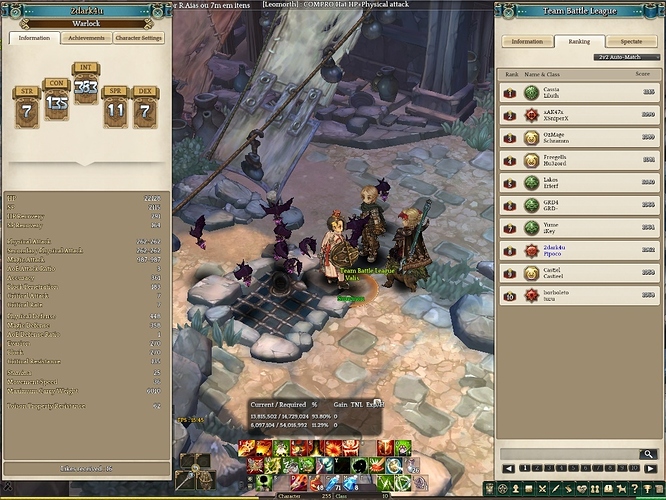Open the Character Settings tab
Image resolution: width=666 pixels, height=500 pixels.
(x=139, y=38)
